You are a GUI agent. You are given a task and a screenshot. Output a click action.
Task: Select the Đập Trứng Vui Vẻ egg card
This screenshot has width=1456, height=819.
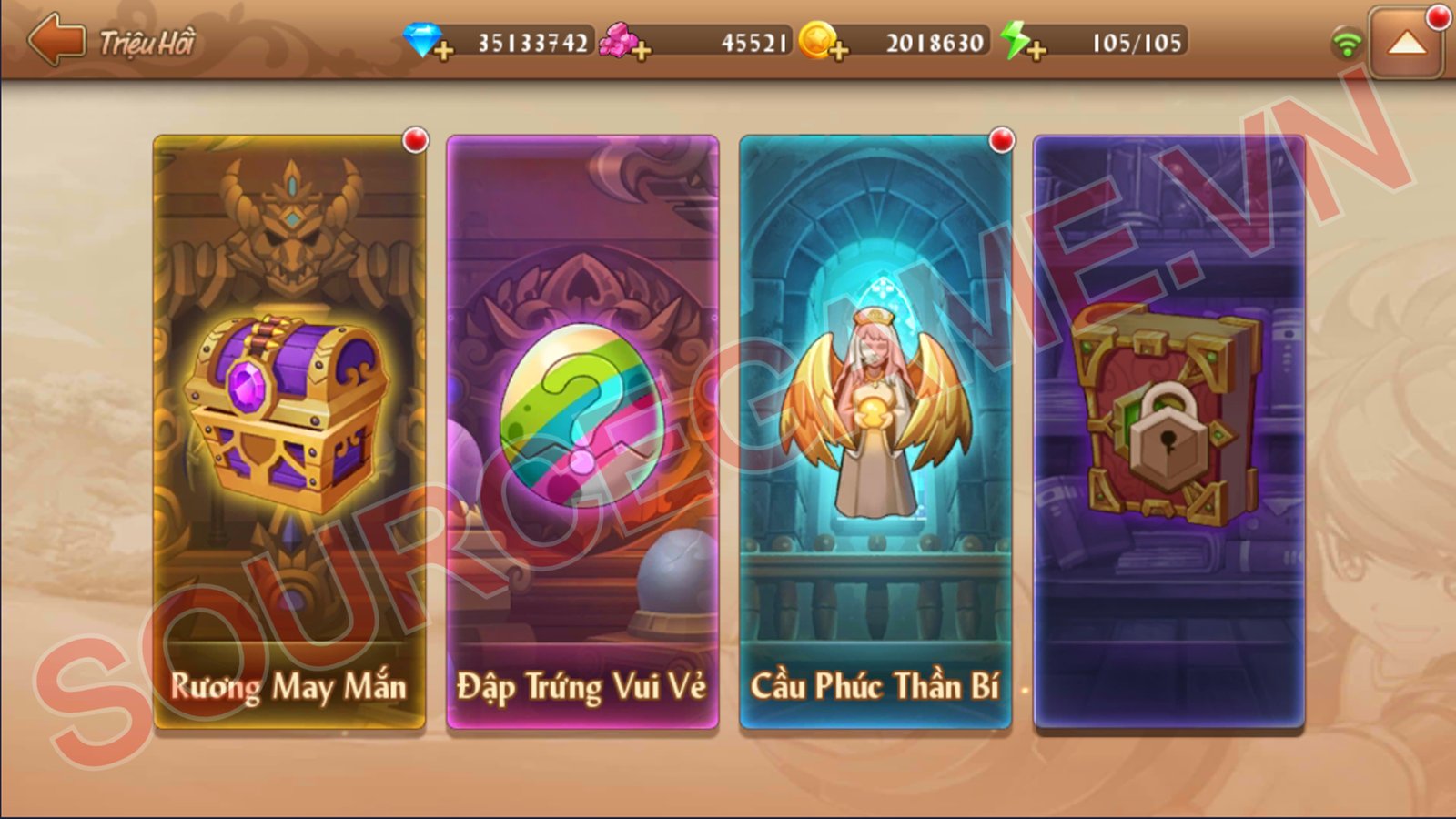(582, 432)
